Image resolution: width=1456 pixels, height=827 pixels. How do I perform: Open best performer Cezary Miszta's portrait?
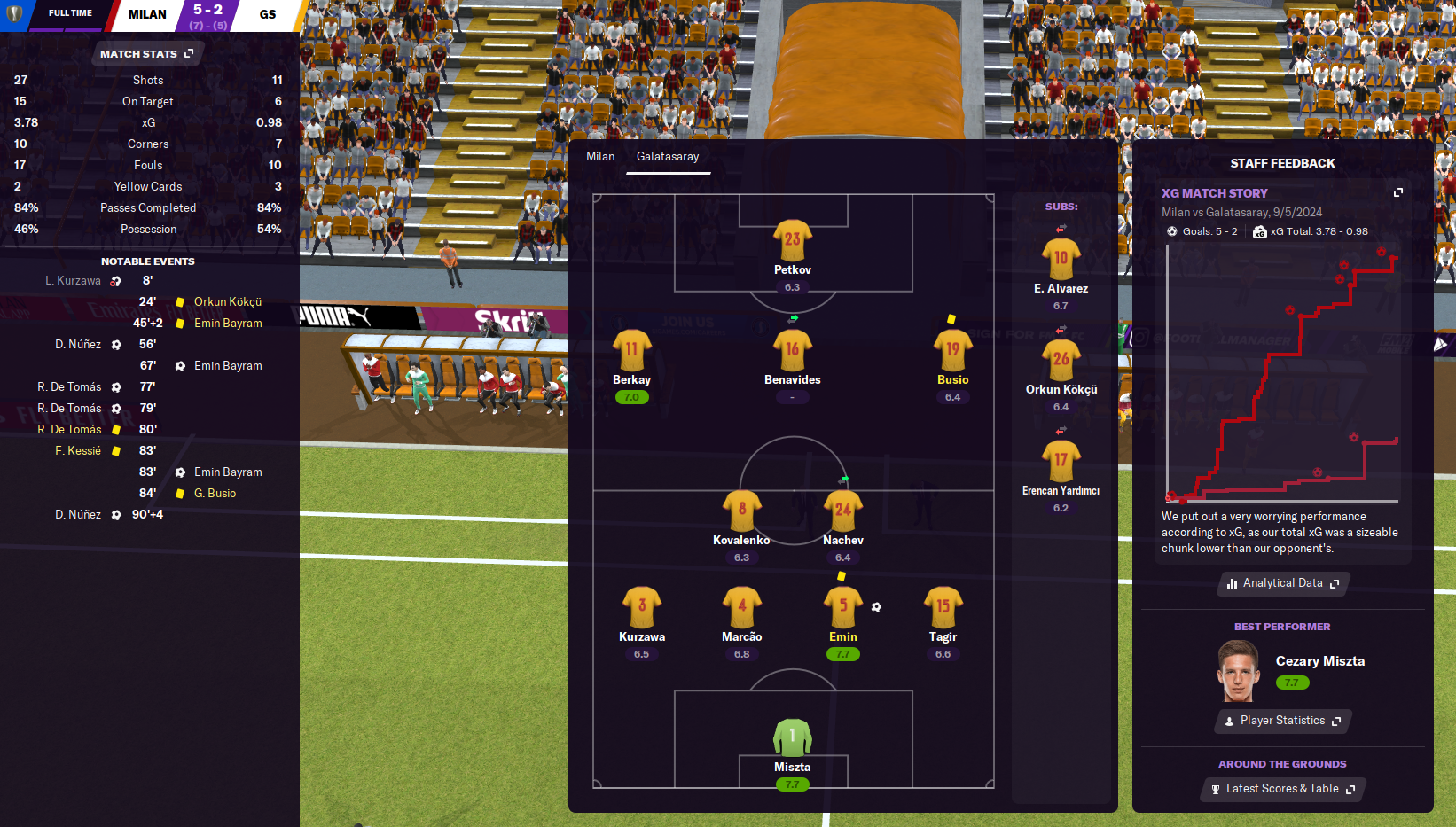[1239, 671]
